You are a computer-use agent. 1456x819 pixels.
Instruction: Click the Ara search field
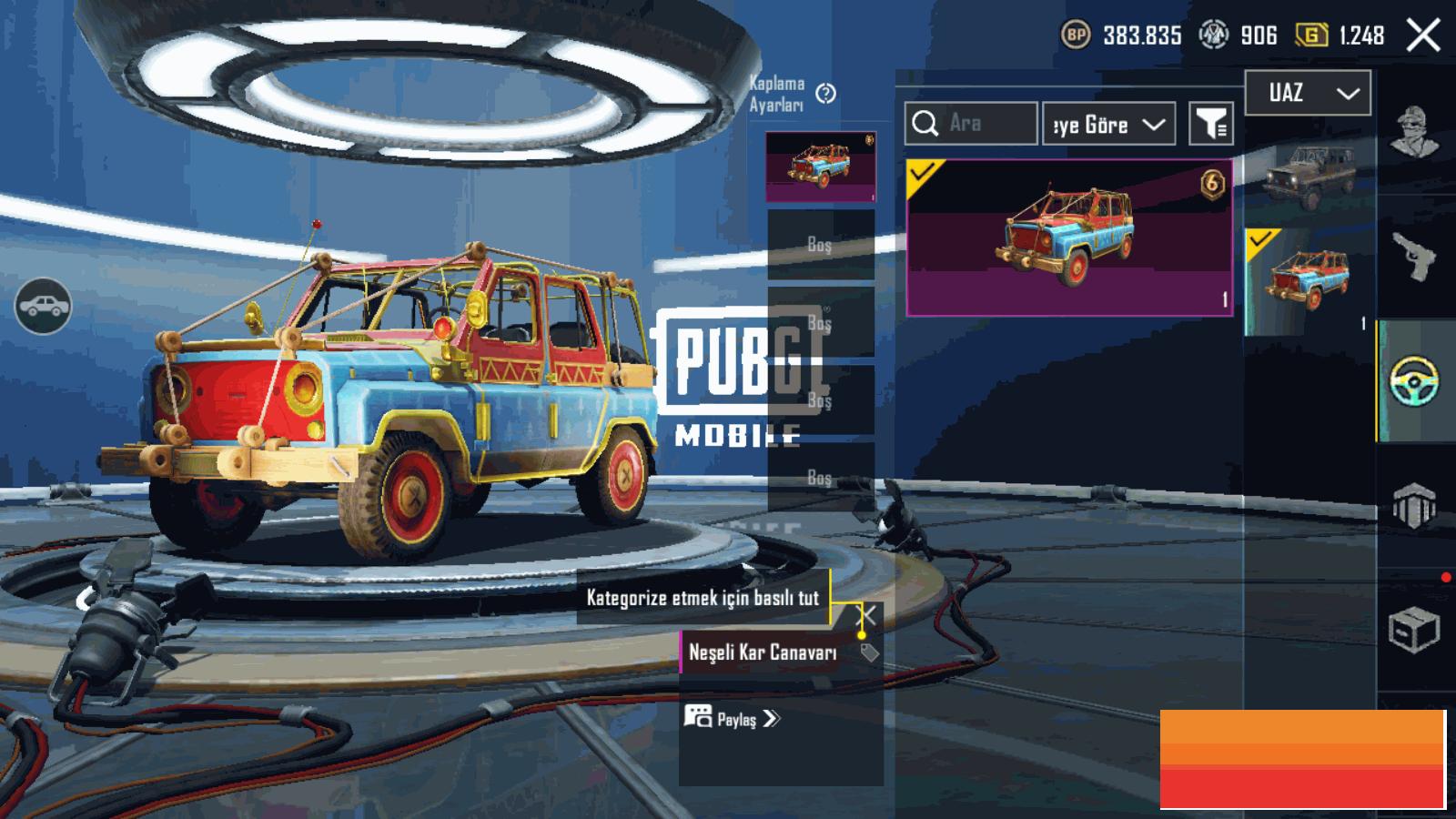tap(971, 124)
